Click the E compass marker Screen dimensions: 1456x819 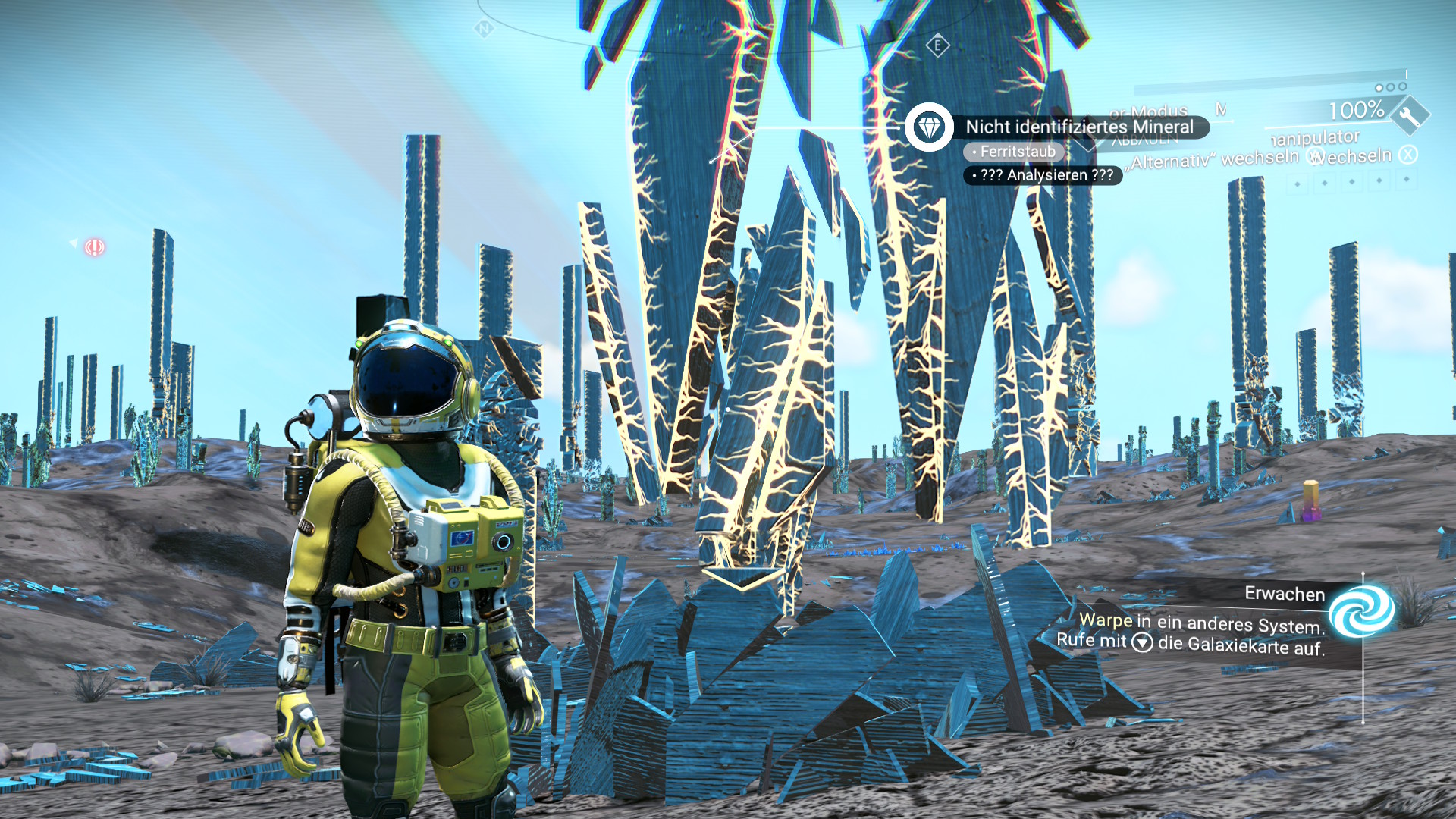[x=937, y=45]
